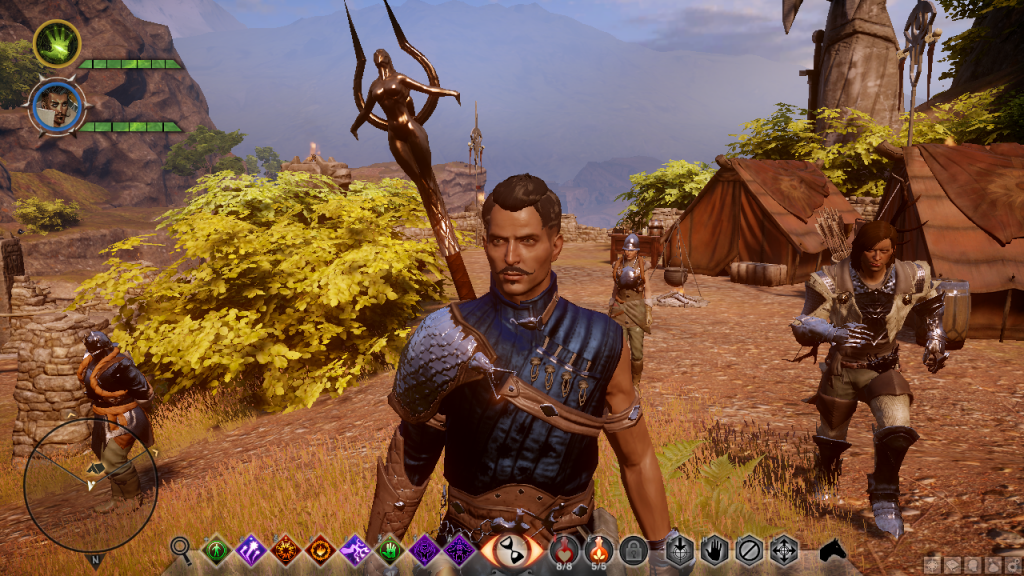Use the orange potion with 5/5 count
This screenshot has height=576, width=1024.
[598, 548]
